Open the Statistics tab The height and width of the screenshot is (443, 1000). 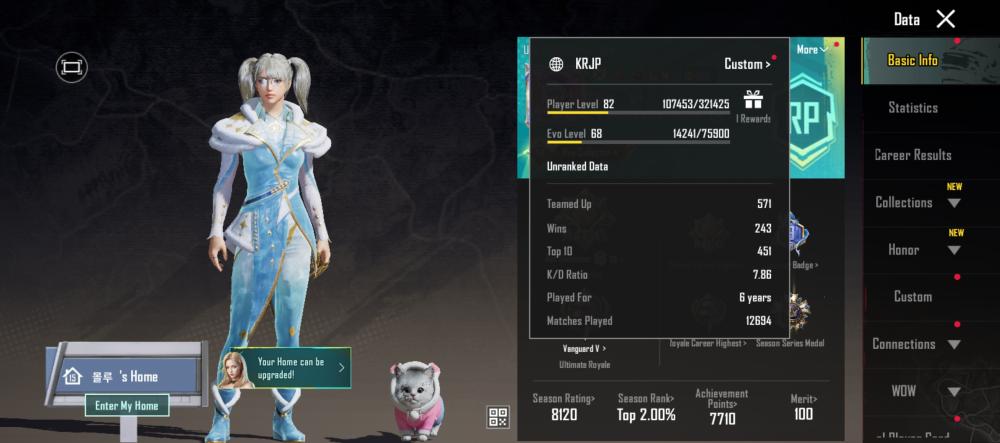912,107
